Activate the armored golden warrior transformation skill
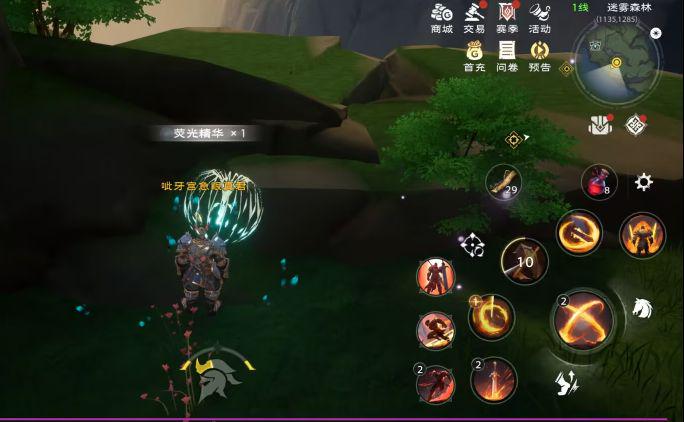 click(642, 236)
